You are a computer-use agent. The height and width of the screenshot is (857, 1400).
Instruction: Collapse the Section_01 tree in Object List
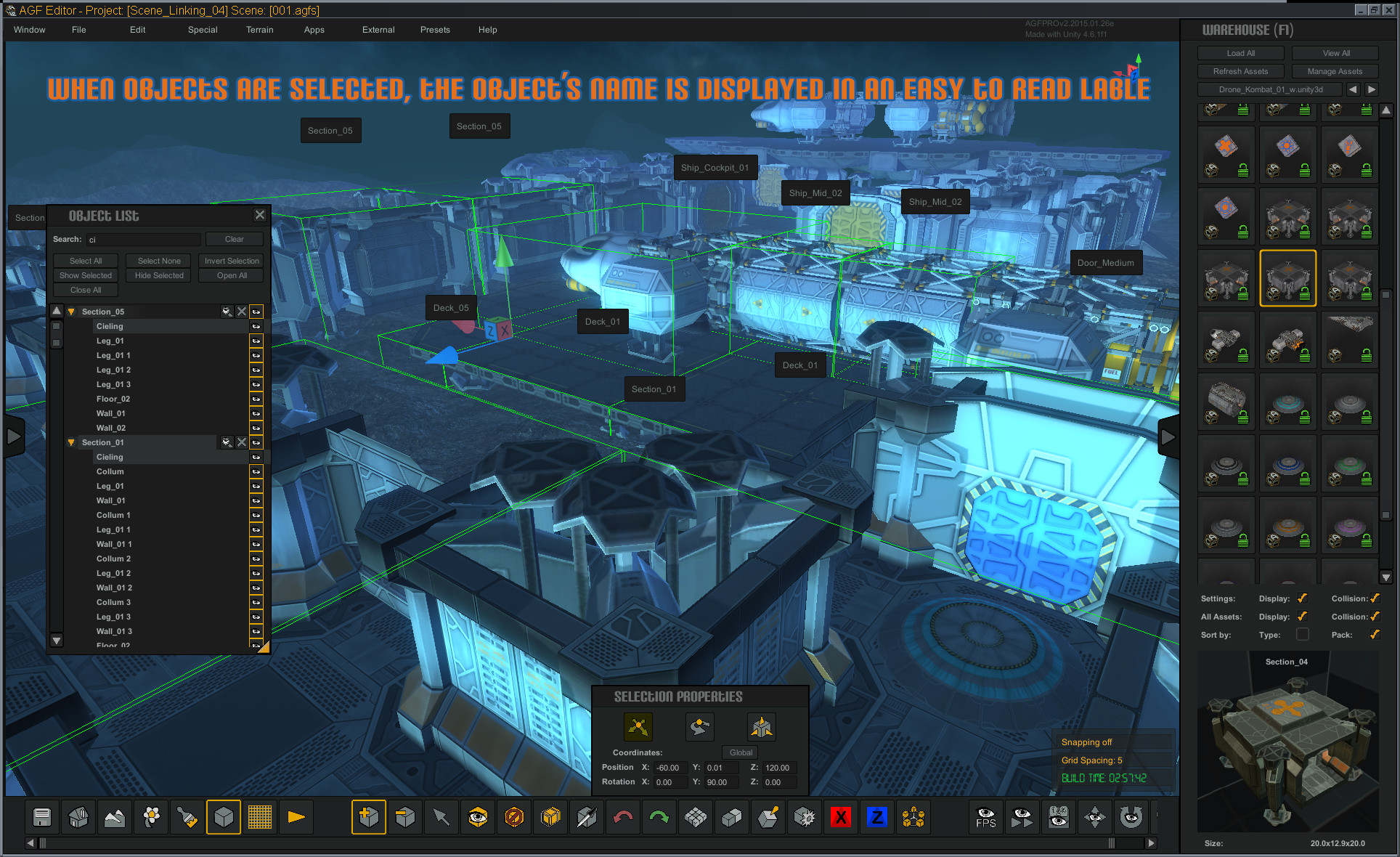pos(70,442)
